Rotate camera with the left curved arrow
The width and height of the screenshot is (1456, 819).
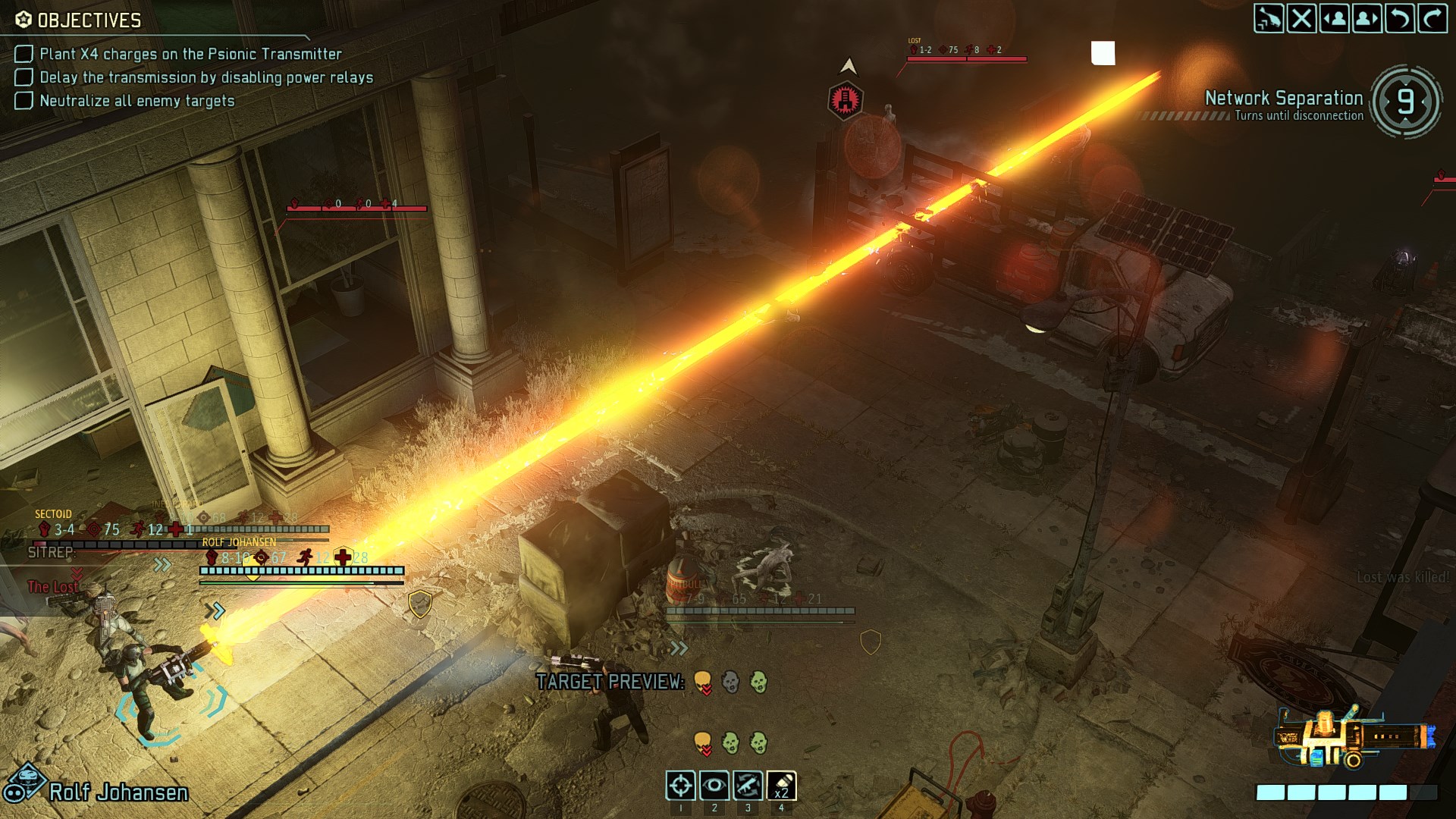point(1399,18)
